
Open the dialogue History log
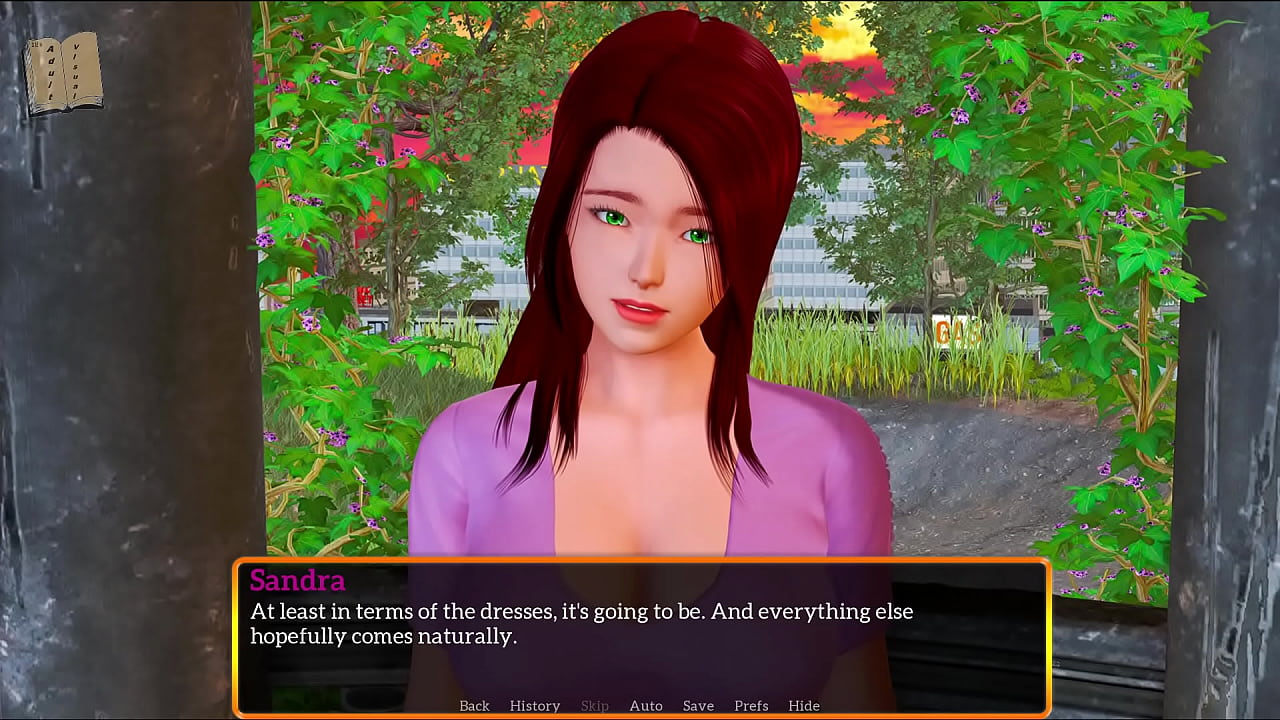pos(535,706)
